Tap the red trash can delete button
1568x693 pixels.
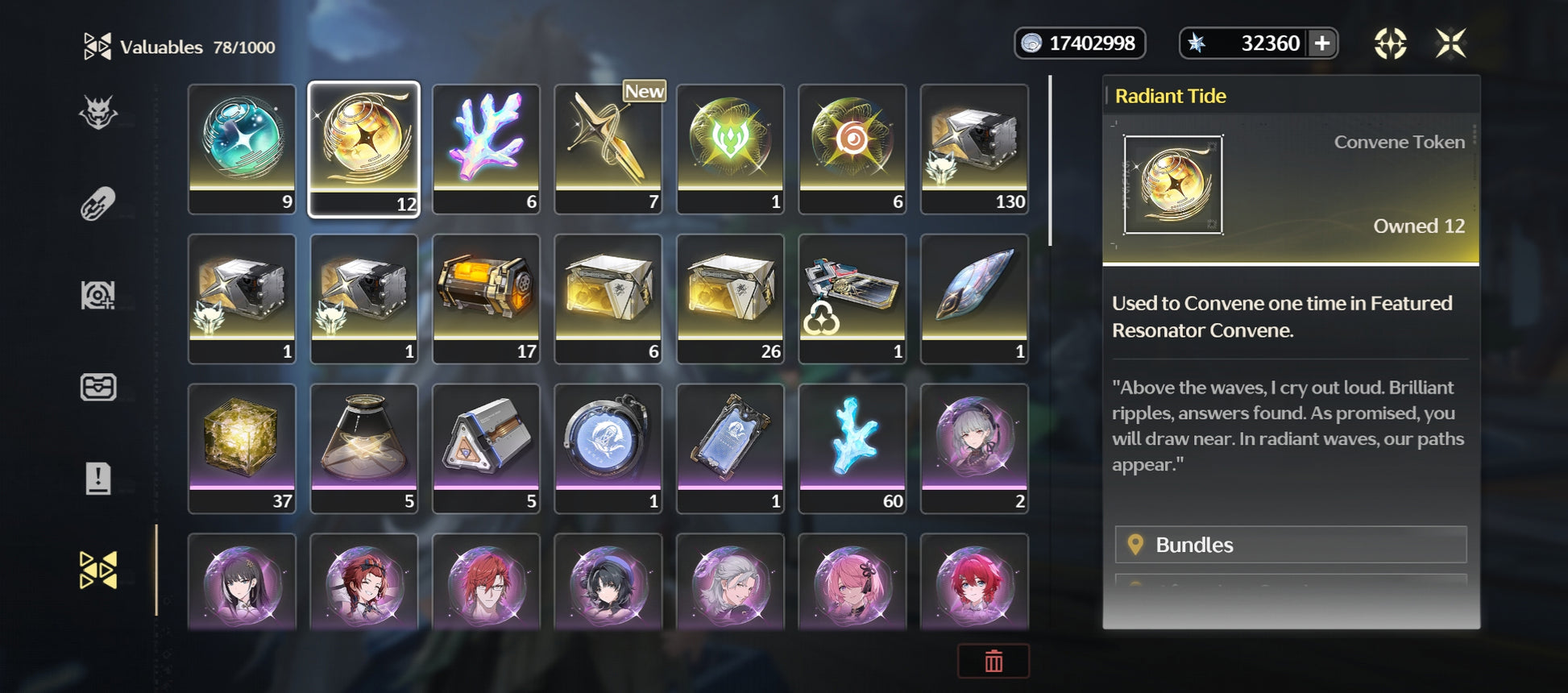pyautogui.click(x=993, y=661)
